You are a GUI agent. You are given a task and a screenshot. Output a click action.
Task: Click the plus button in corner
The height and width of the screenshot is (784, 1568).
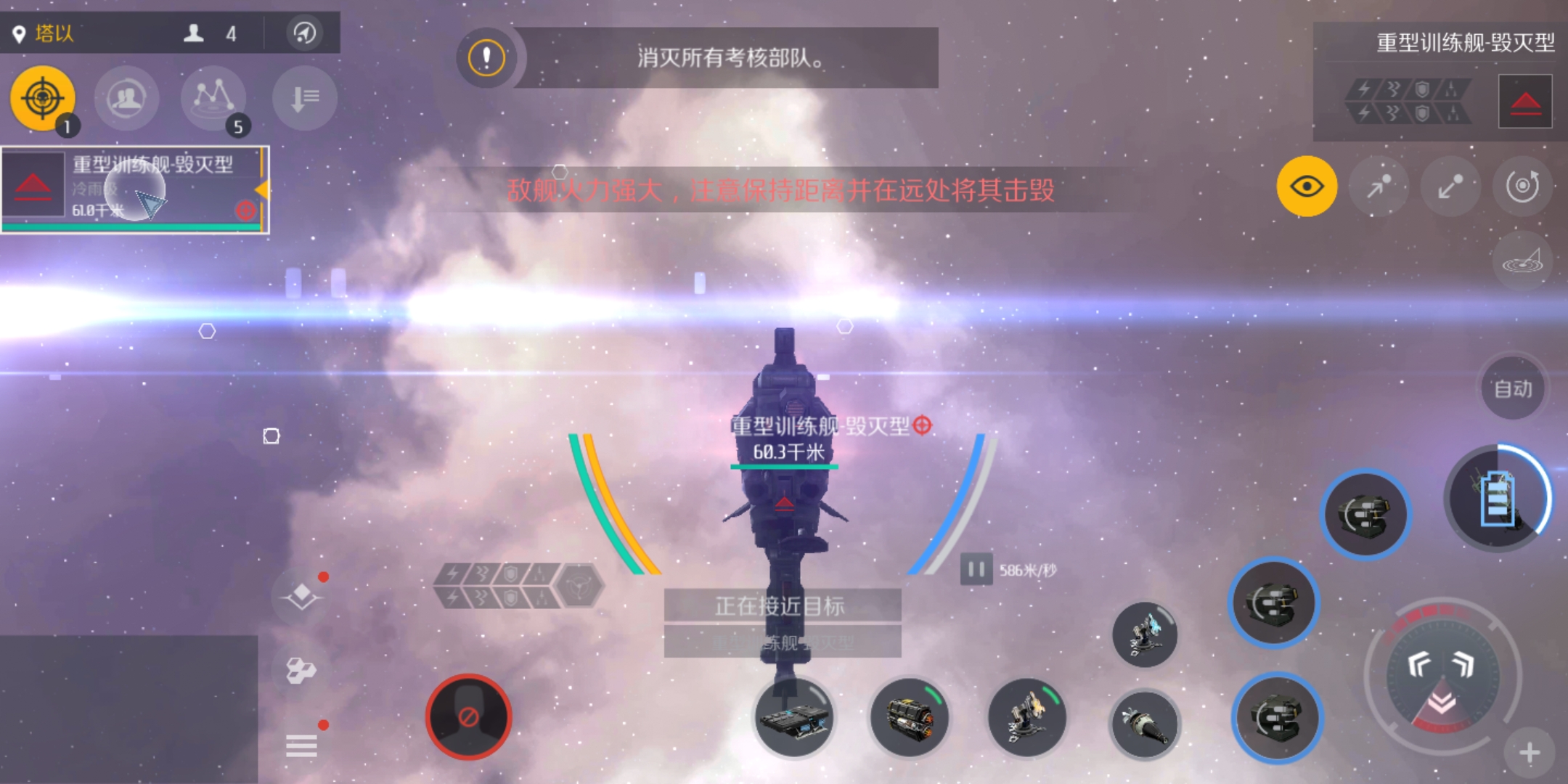[x=1530, y=753]
